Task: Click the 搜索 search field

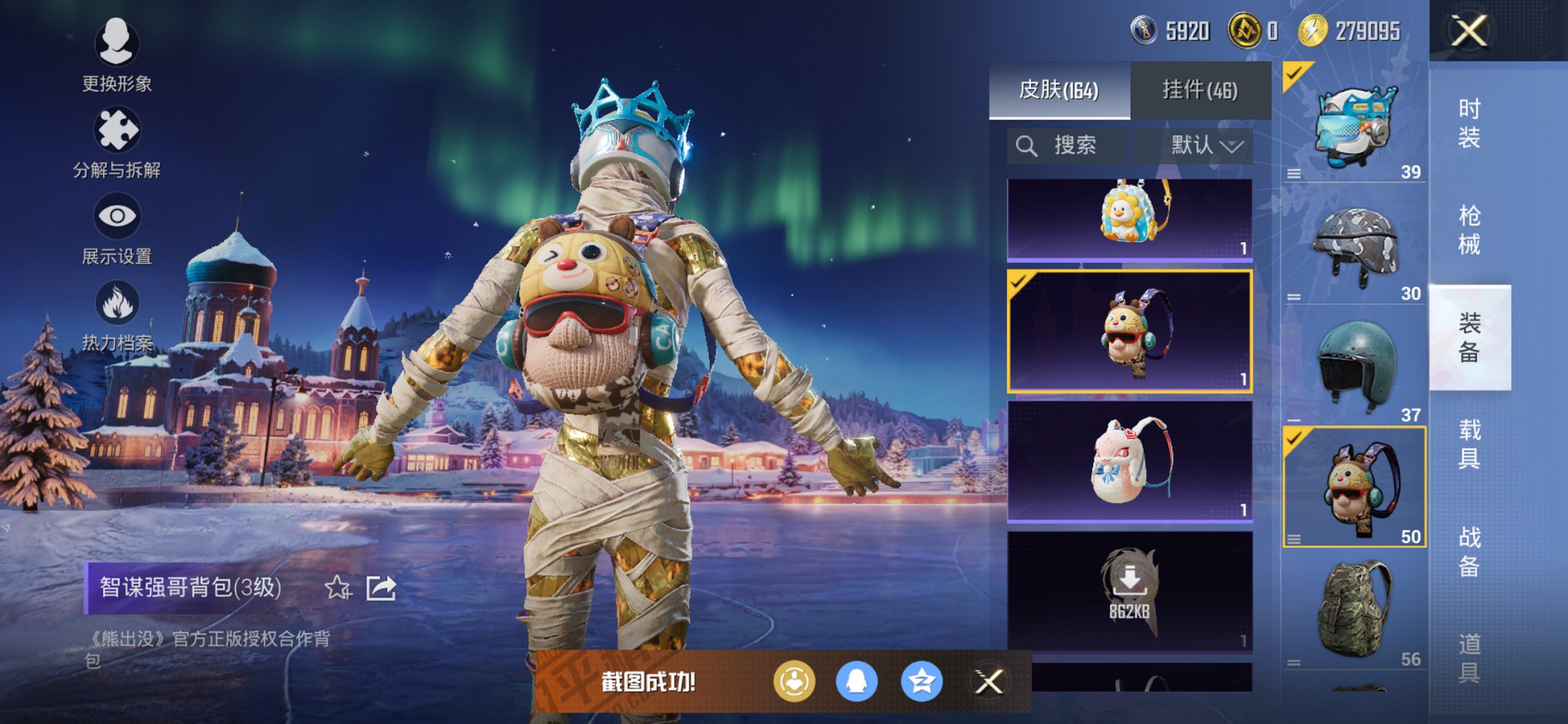Action: click(1068, 146)
